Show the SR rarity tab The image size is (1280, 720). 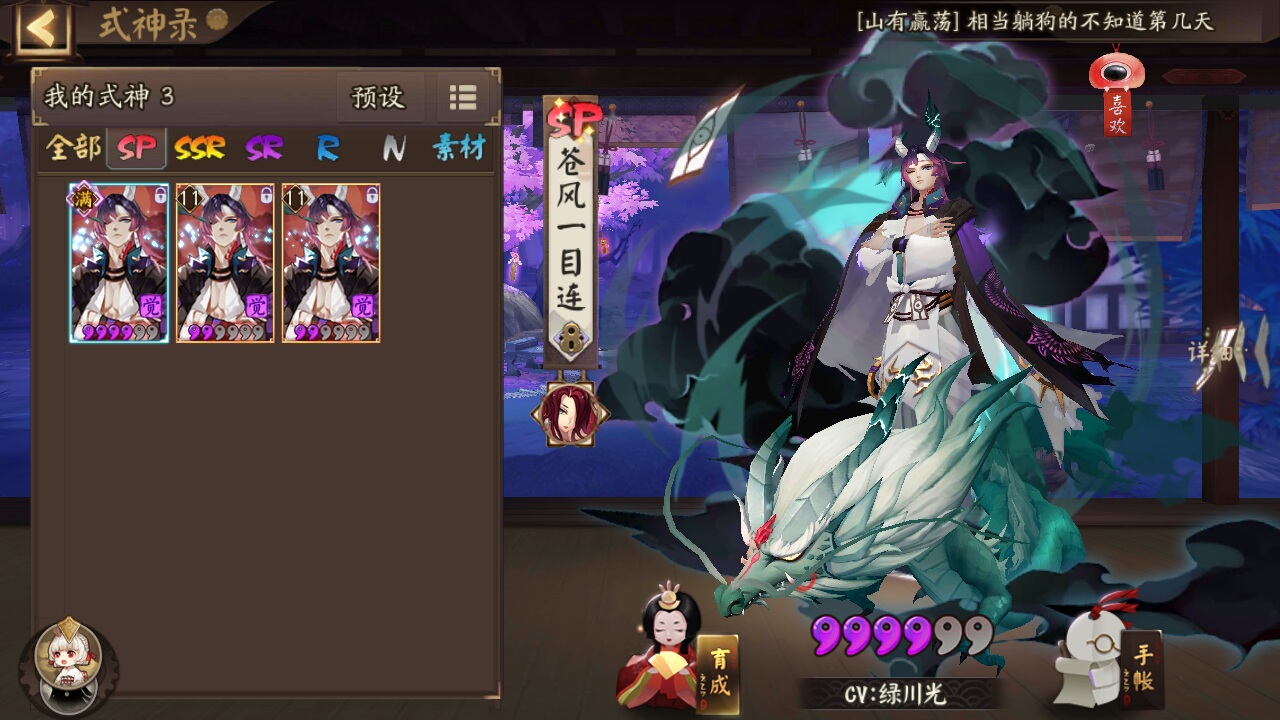[x=264, y=148]
